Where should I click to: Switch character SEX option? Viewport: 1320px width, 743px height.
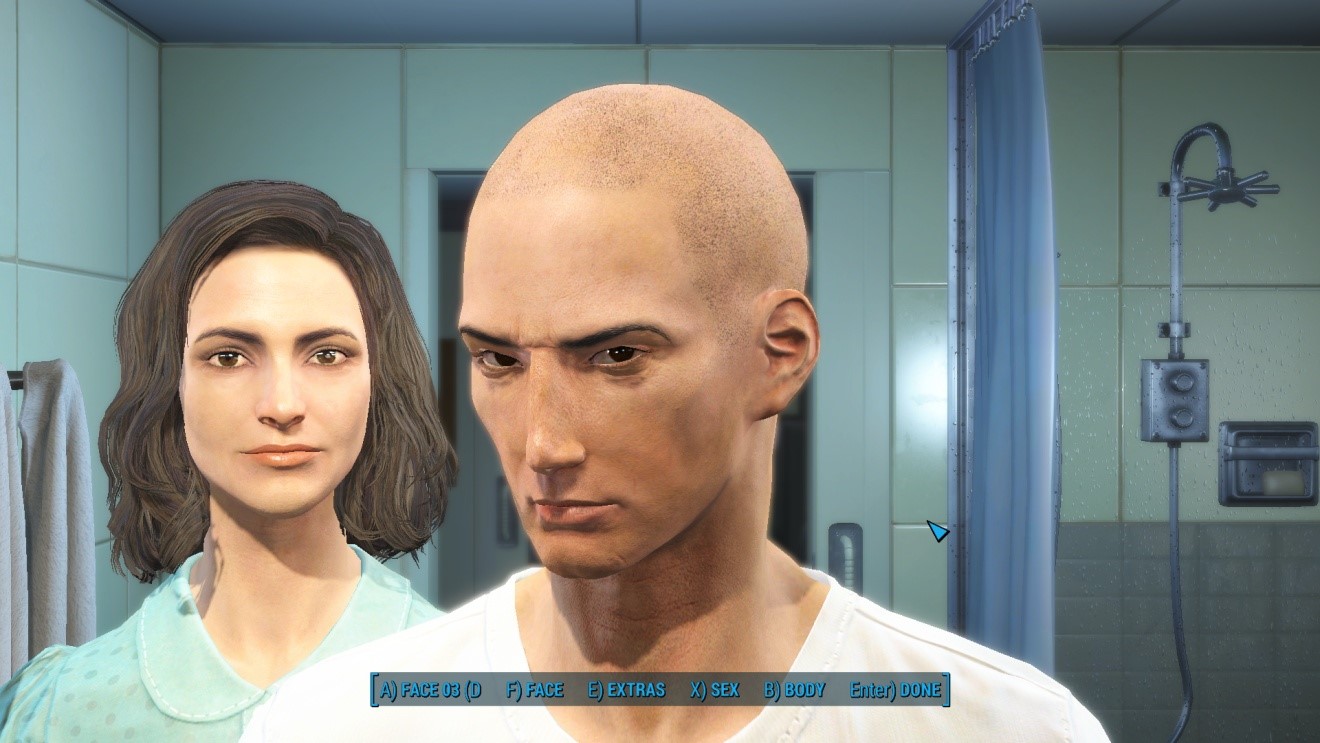pyautogui.click(x=714, y=690)
